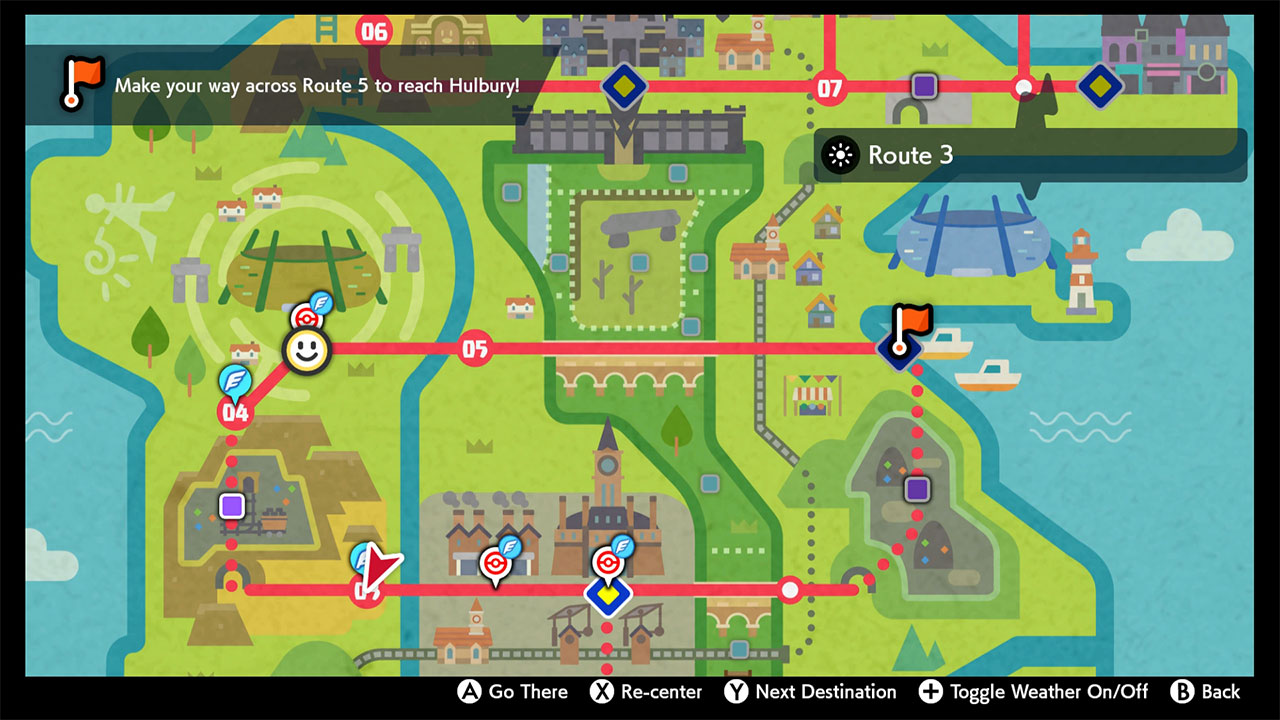This screenshot has width=1280, height=720.
Task: Click the gym badge icon at top of map
Action: coord(624,86)
